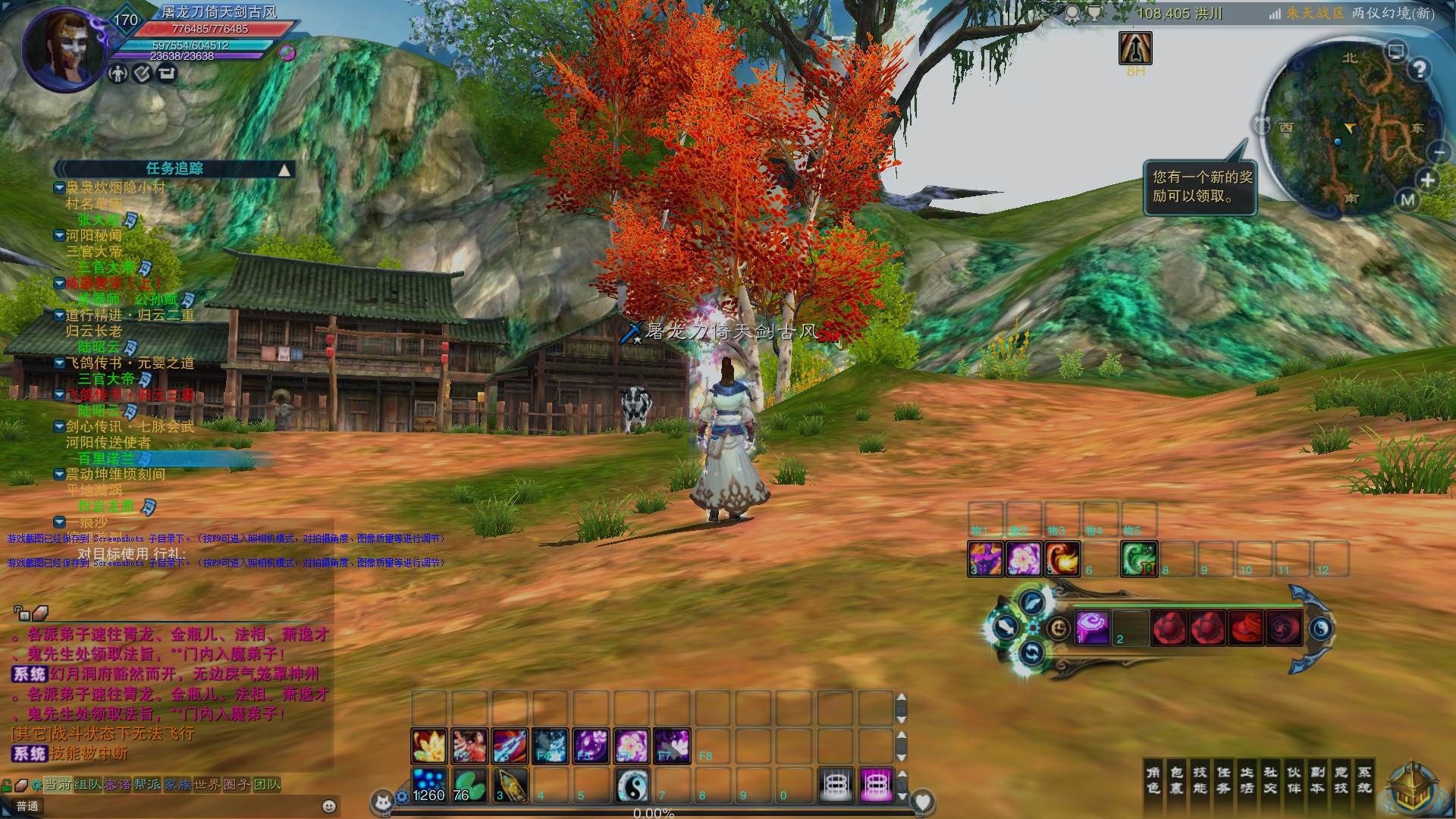1456x819 pixels.
Task: Zoom out the minimap with minus button
Action: pyautogui.click(x=1440, y=152)
